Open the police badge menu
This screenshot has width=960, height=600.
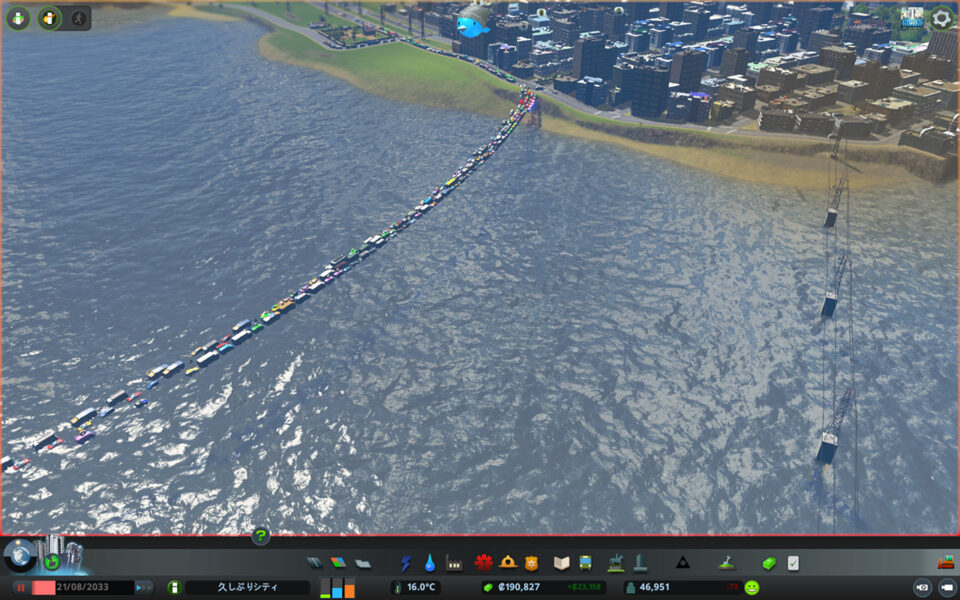point(532,563)
